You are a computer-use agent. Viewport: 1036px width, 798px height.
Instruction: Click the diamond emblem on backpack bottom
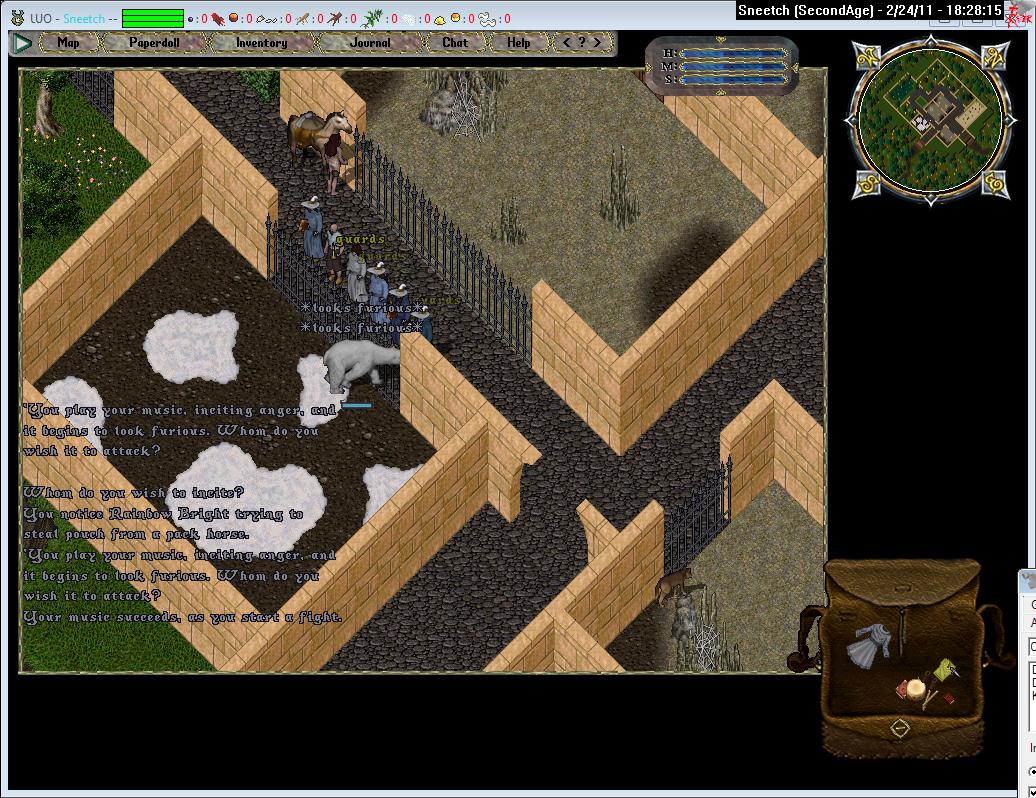click(900, 728)
